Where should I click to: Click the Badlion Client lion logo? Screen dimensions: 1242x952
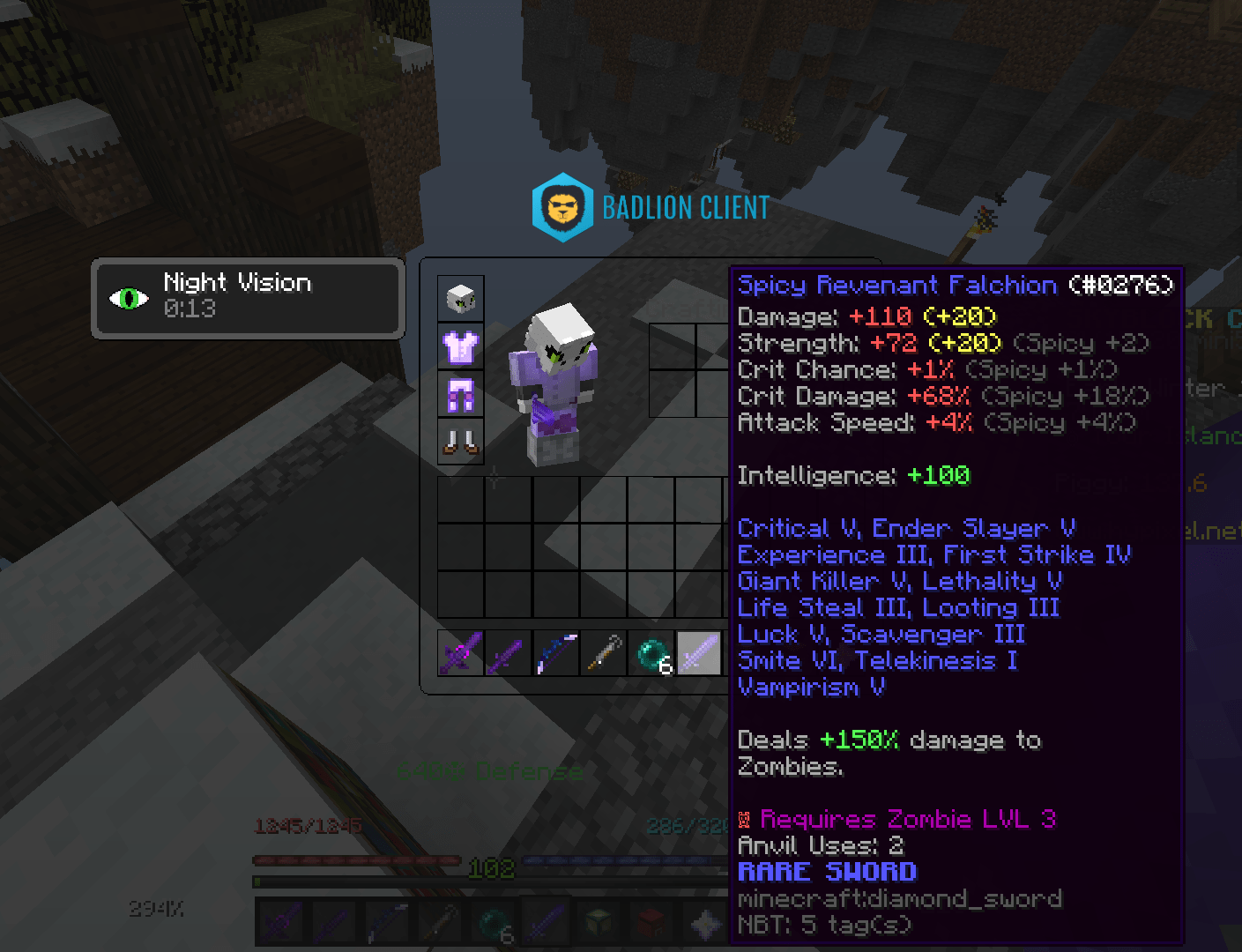tap(562, 207)
